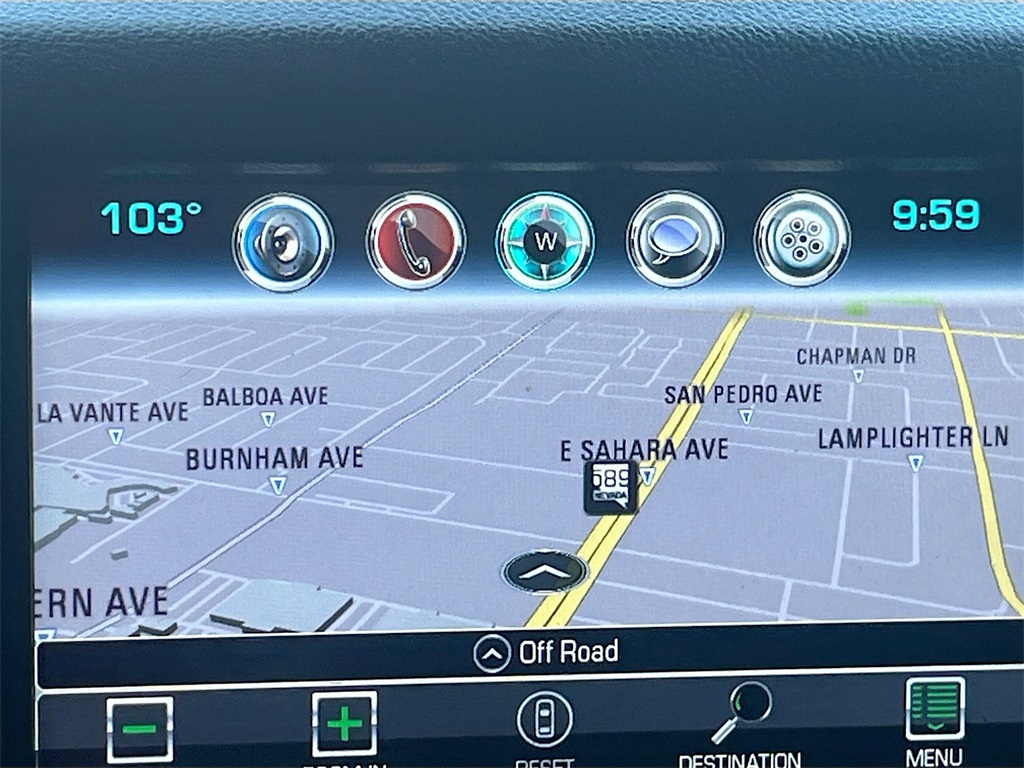Open the speech bubble messages icon
The height and width of the screenshot is (768, 1024).
[674, 240]
